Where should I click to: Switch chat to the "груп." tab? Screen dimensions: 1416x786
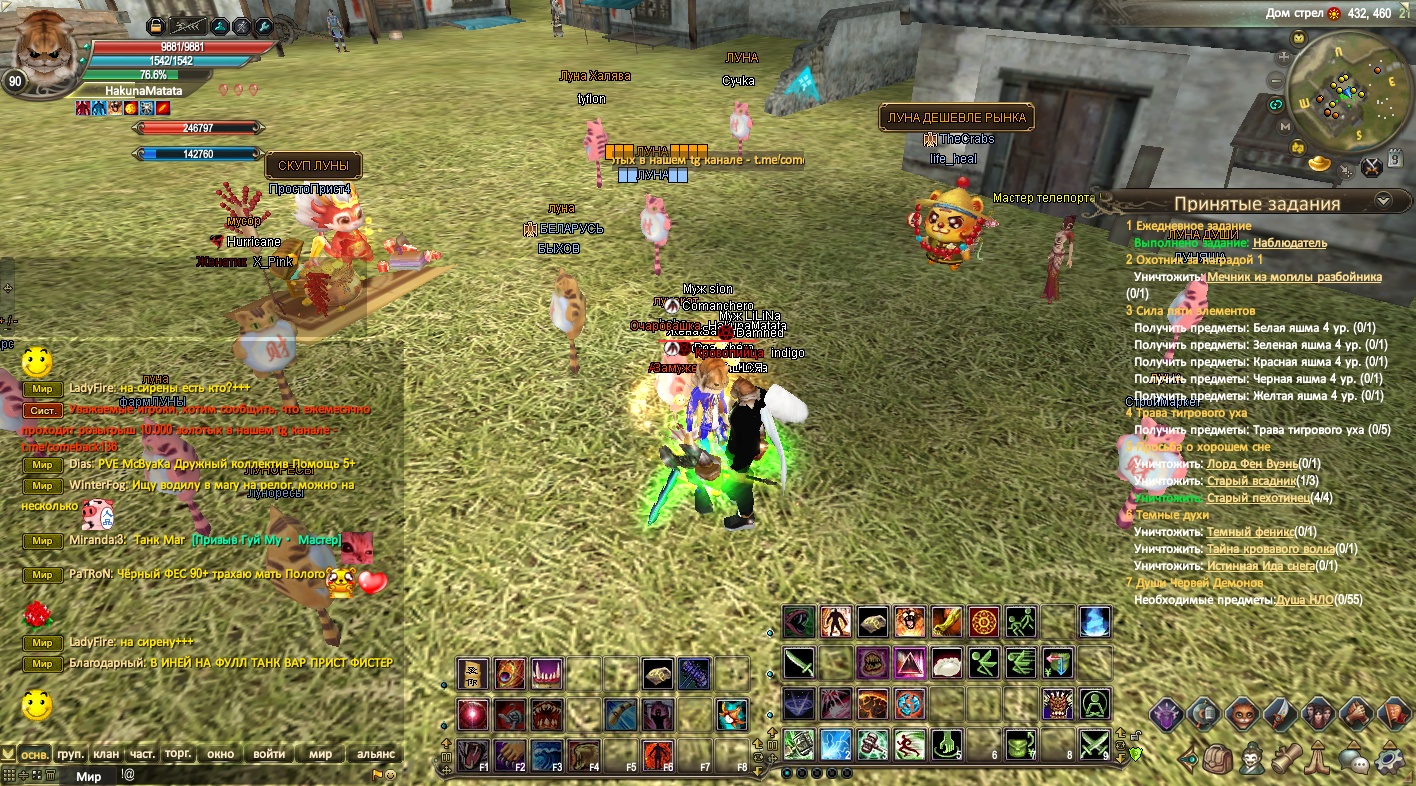pyautogui.click(x=71, y=754)
